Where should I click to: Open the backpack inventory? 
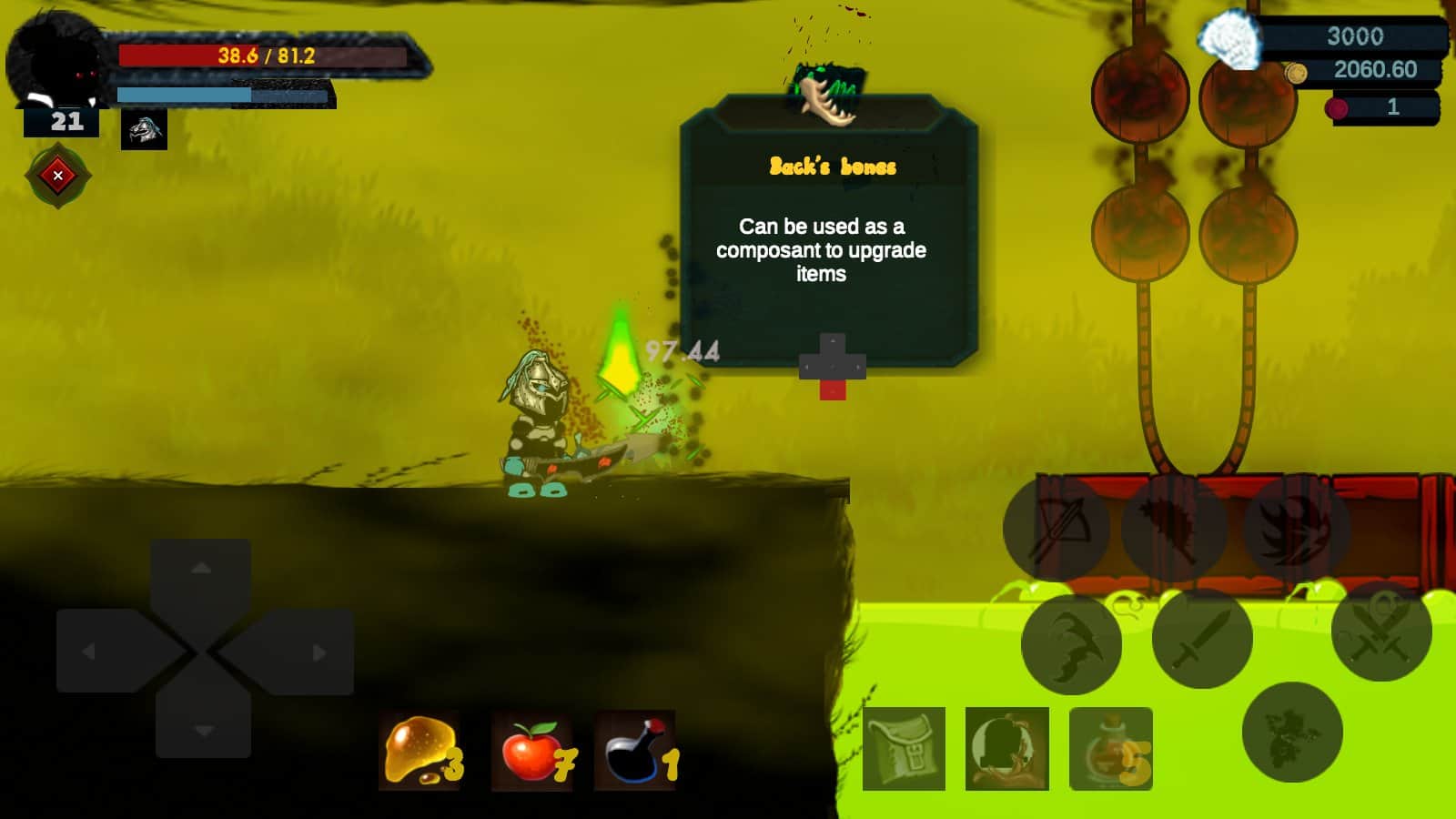904,749
